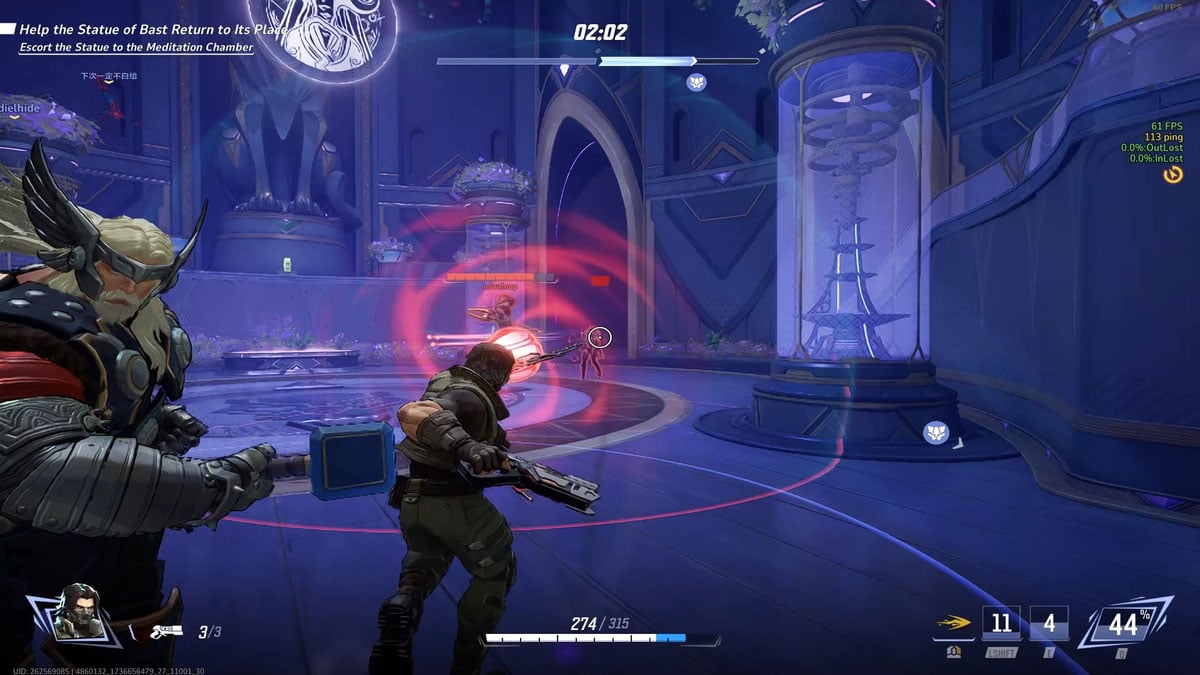Select the pistol weapon icon

coord(165,631)
